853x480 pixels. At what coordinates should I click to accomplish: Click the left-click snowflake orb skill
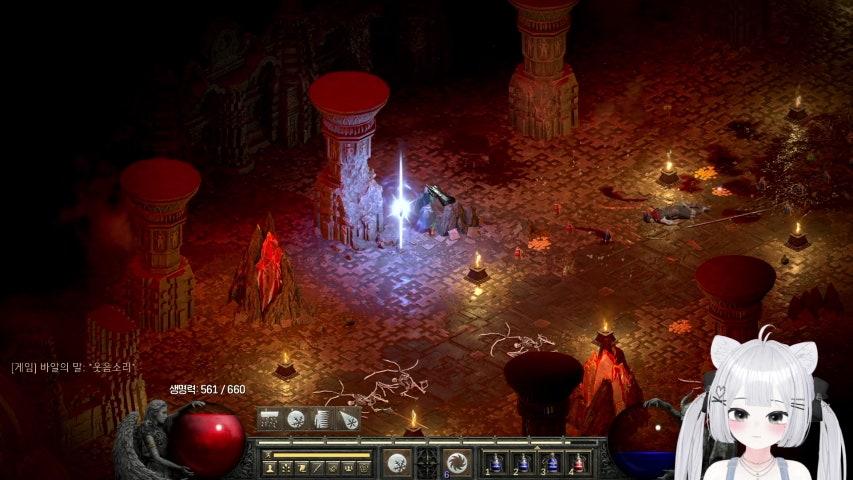(x=397, y=462)
